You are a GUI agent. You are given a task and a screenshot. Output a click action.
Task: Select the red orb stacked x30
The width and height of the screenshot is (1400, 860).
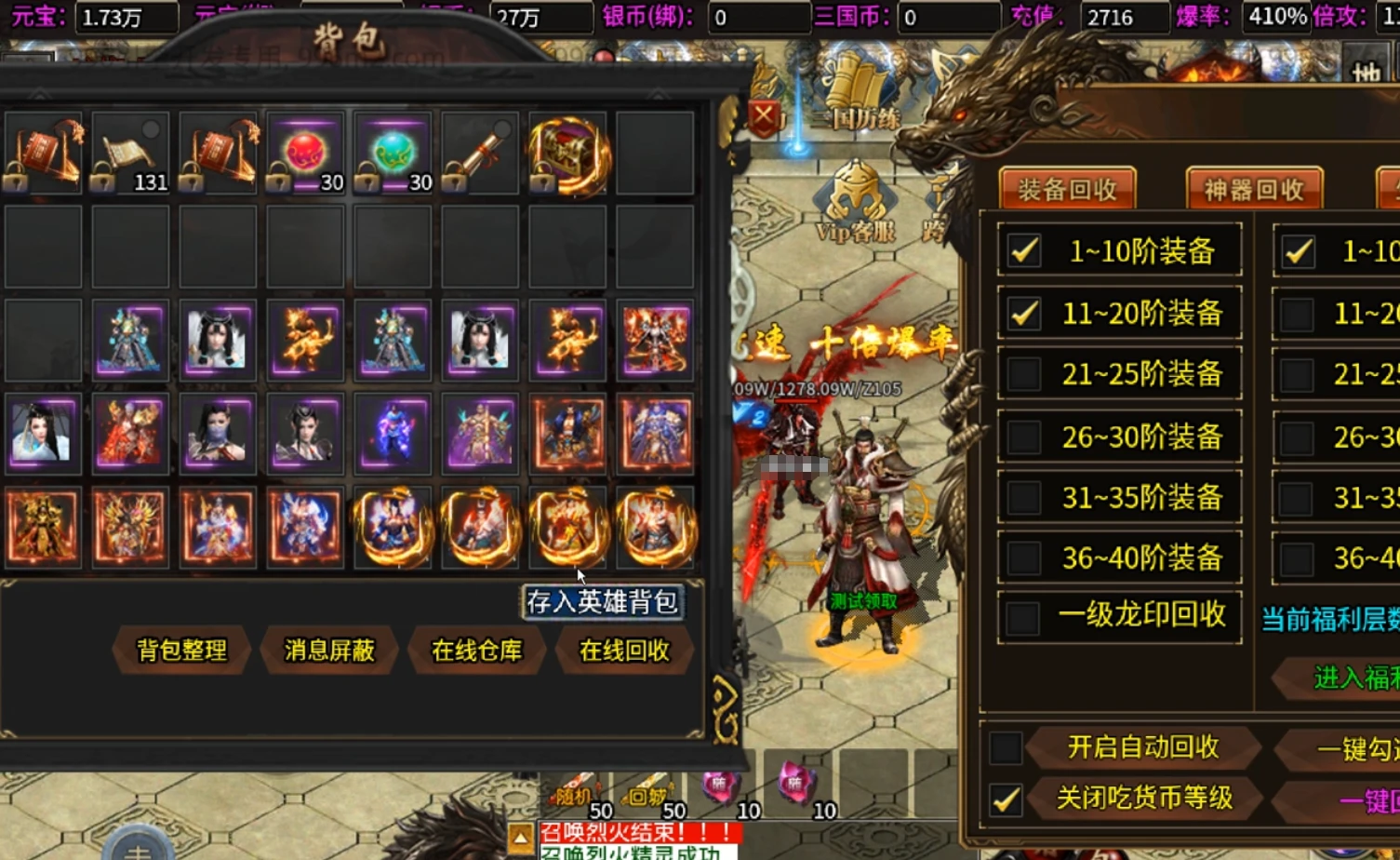tap(307, 151)
